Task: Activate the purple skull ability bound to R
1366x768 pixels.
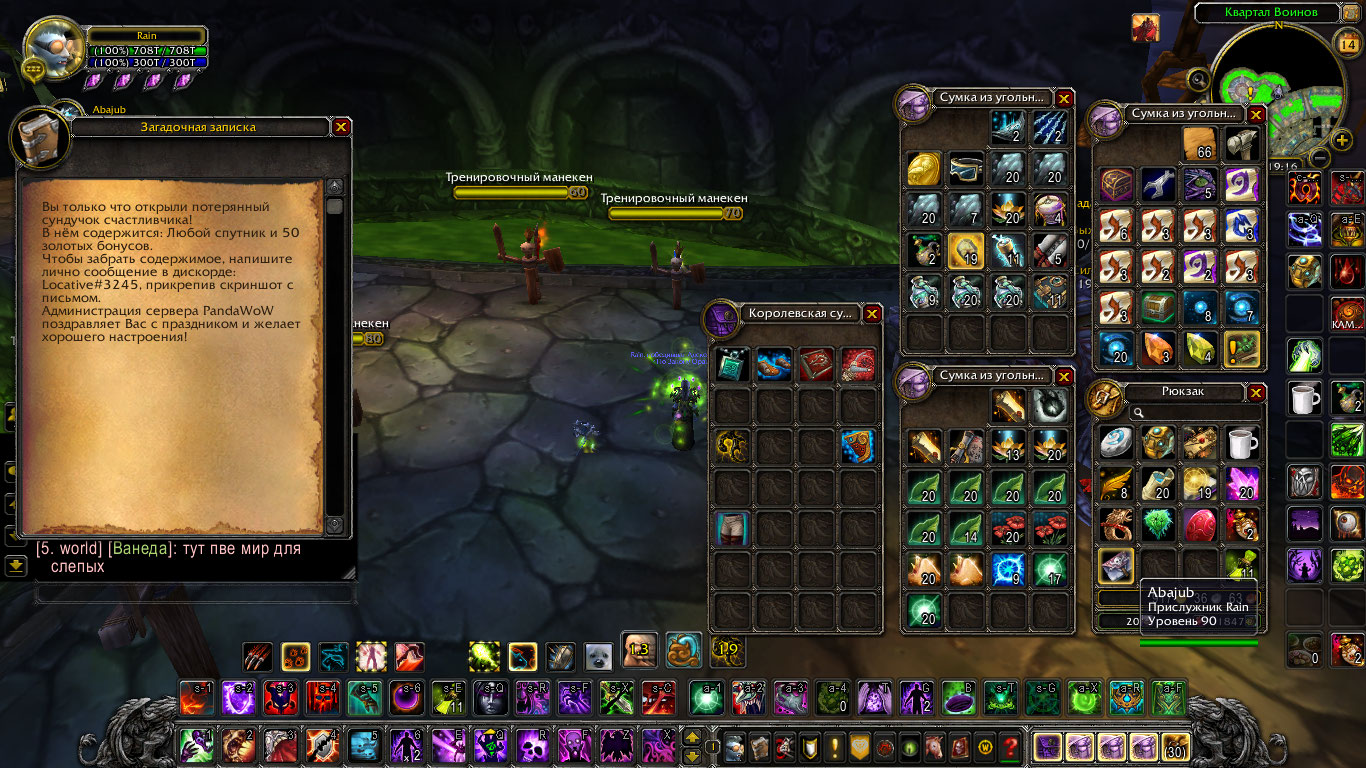Action: pos(532,746)
